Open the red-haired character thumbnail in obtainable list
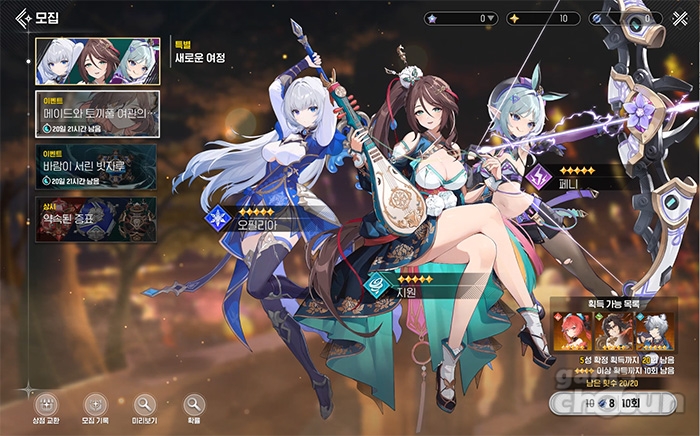 point(574,332)
